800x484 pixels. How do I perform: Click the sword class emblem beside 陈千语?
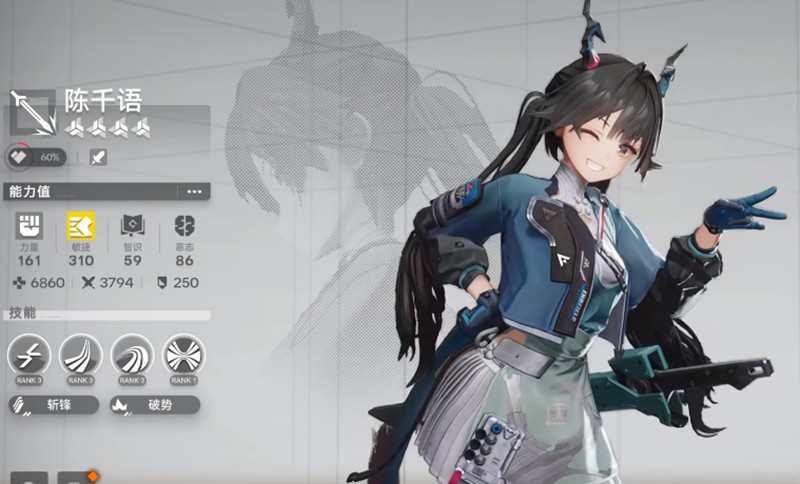coord(31,111)
